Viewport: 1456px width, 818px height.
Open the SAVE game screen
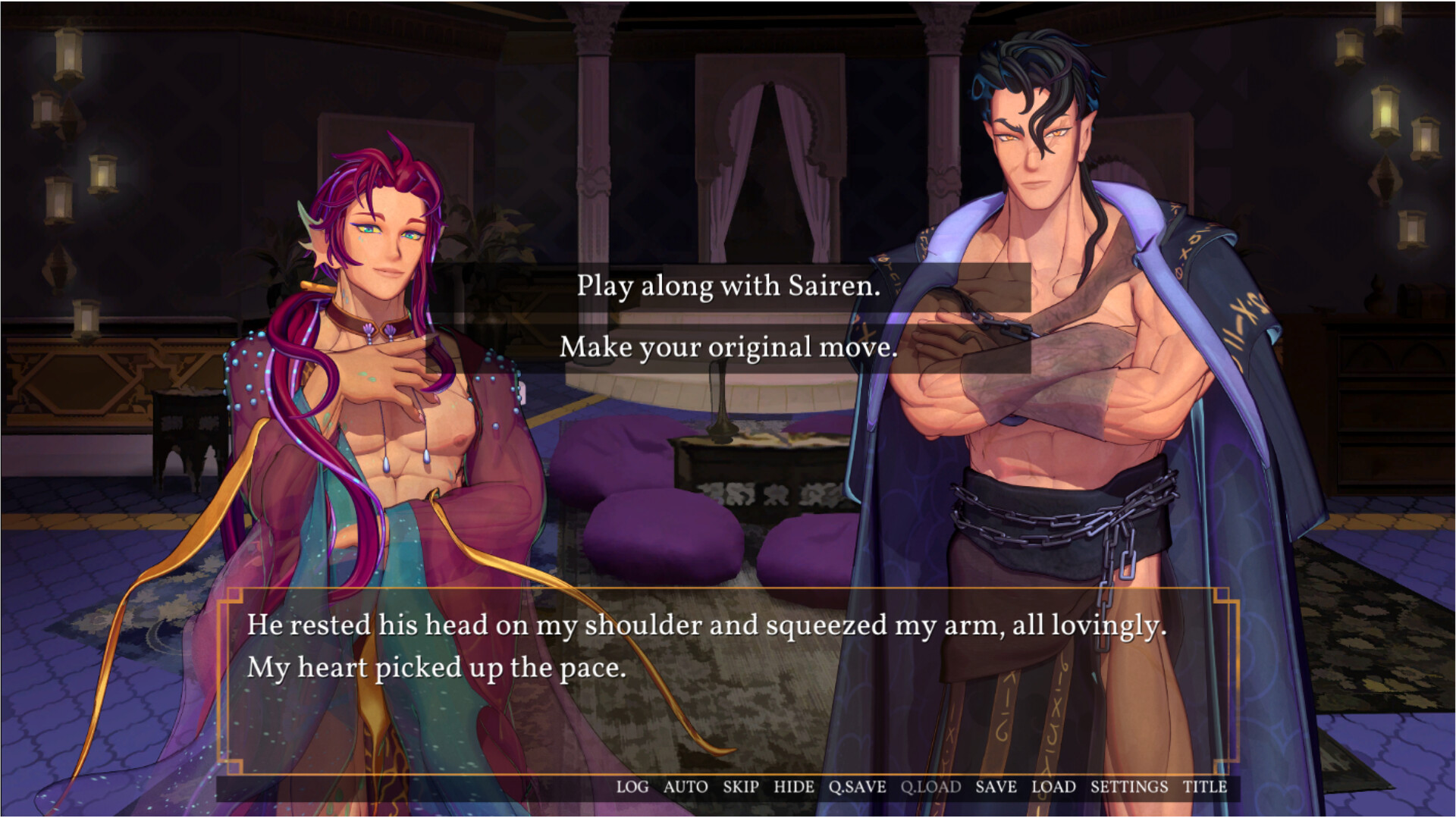click(996, 787)
